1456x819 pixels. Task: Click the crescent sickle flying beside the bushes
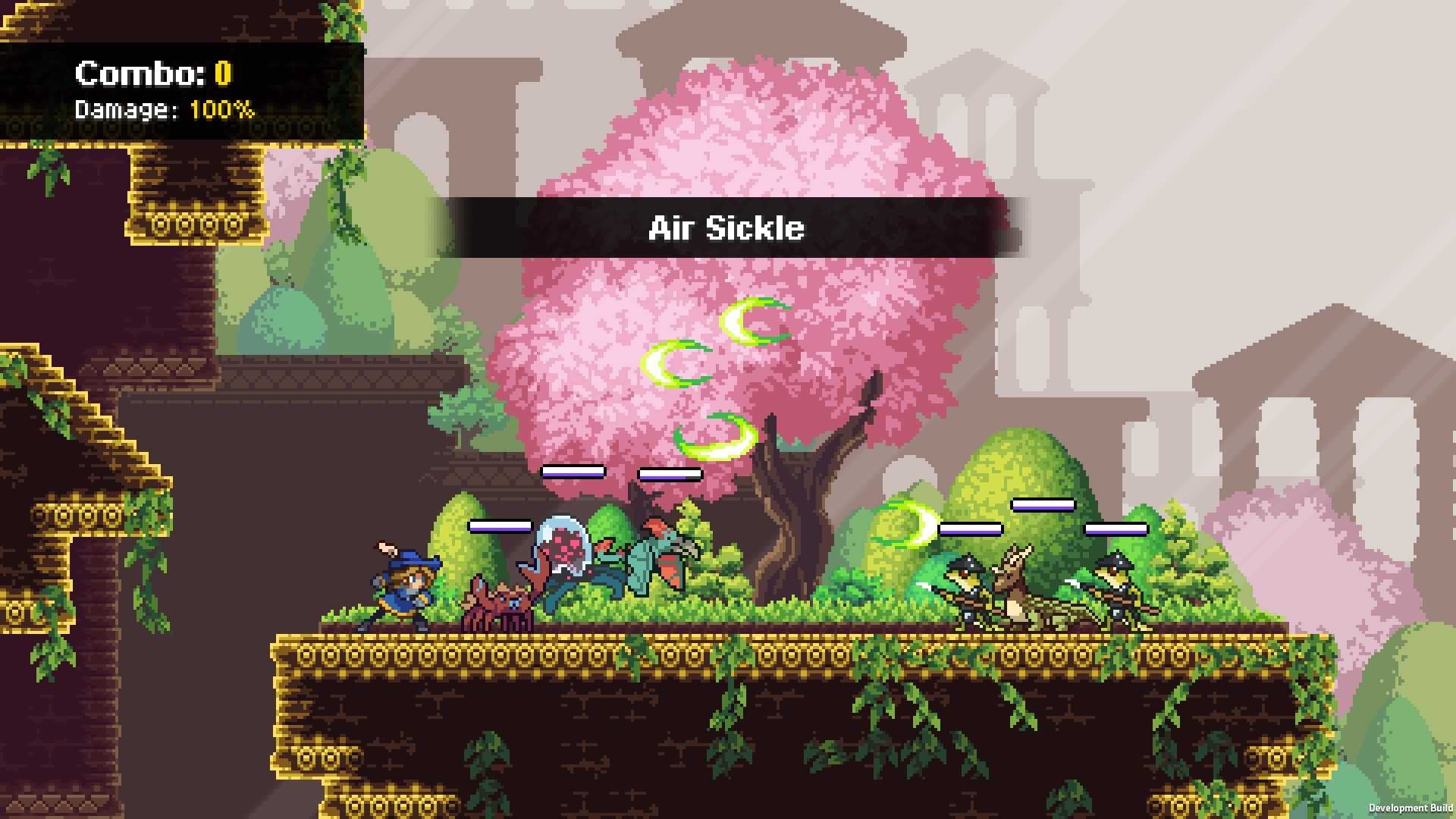point(914,523)
